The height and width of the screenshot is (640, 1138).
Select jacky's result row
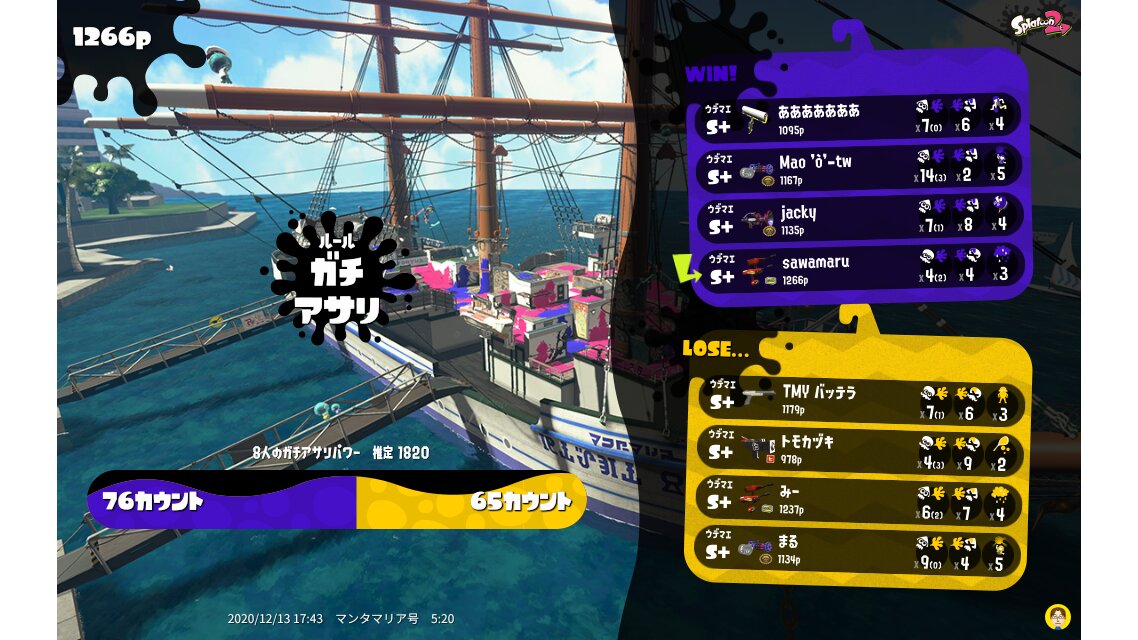pos(858,219)
